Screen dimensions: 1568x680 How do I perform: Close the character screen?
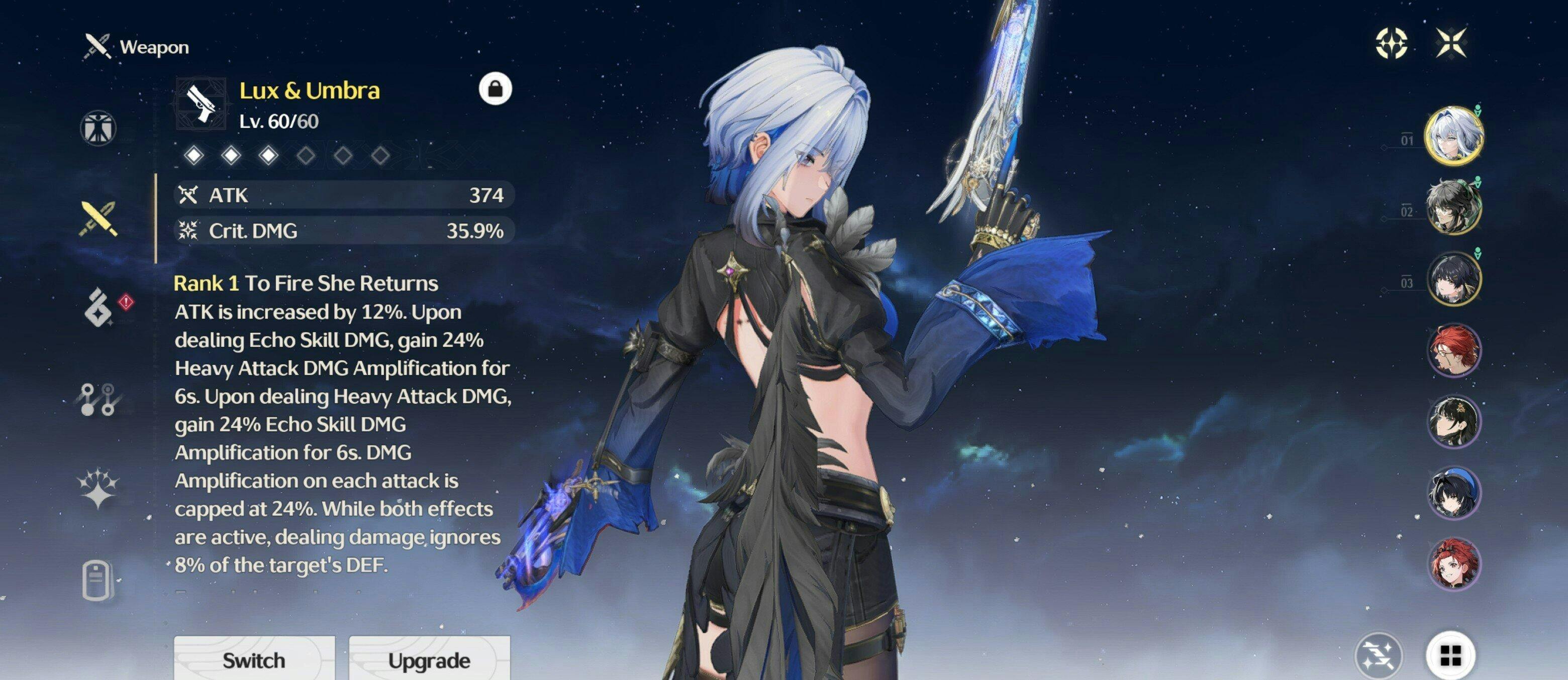coord(1452,43)
